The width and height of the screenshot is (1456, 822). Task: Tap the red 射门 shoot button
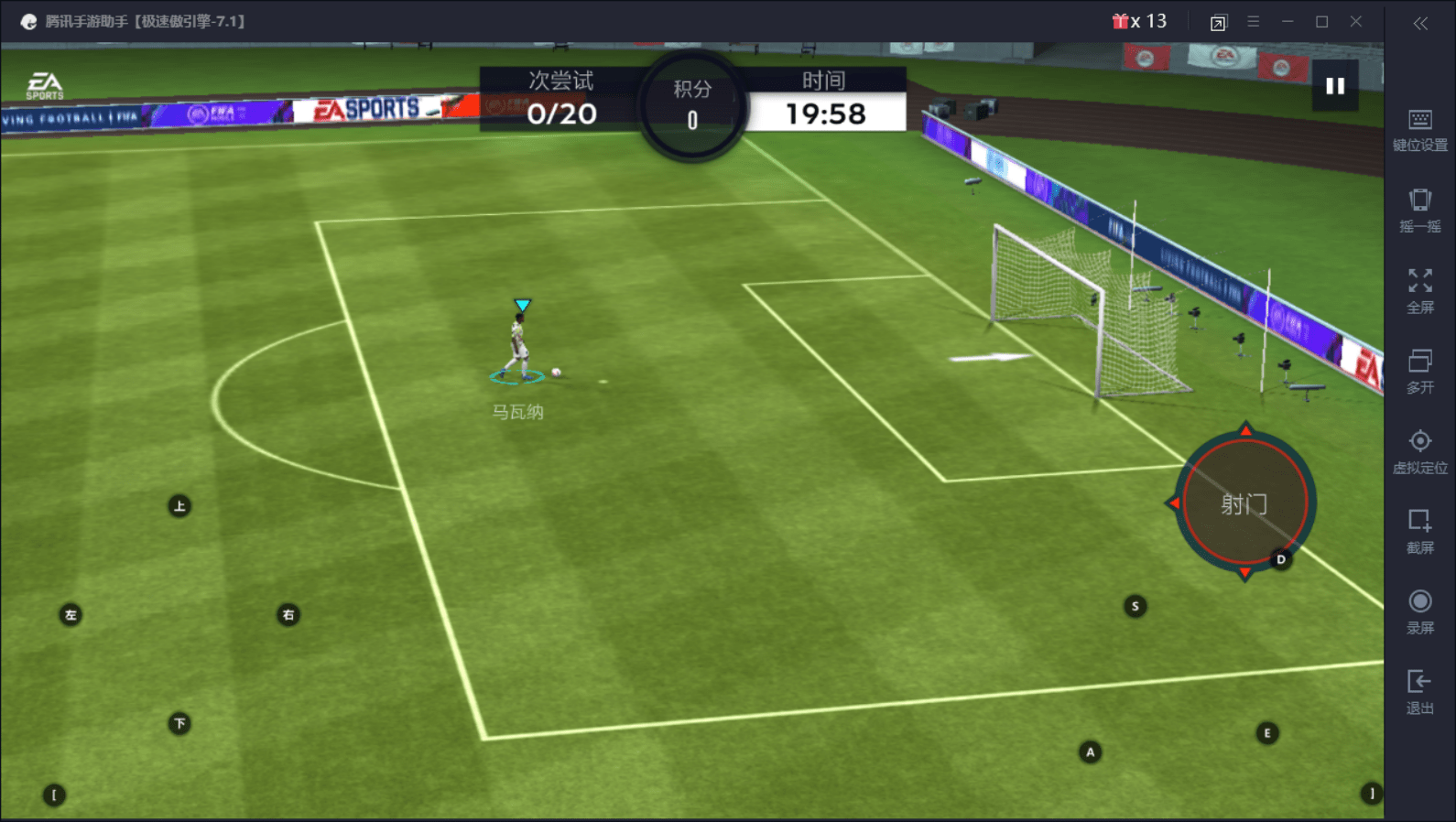pos(1244,503)
